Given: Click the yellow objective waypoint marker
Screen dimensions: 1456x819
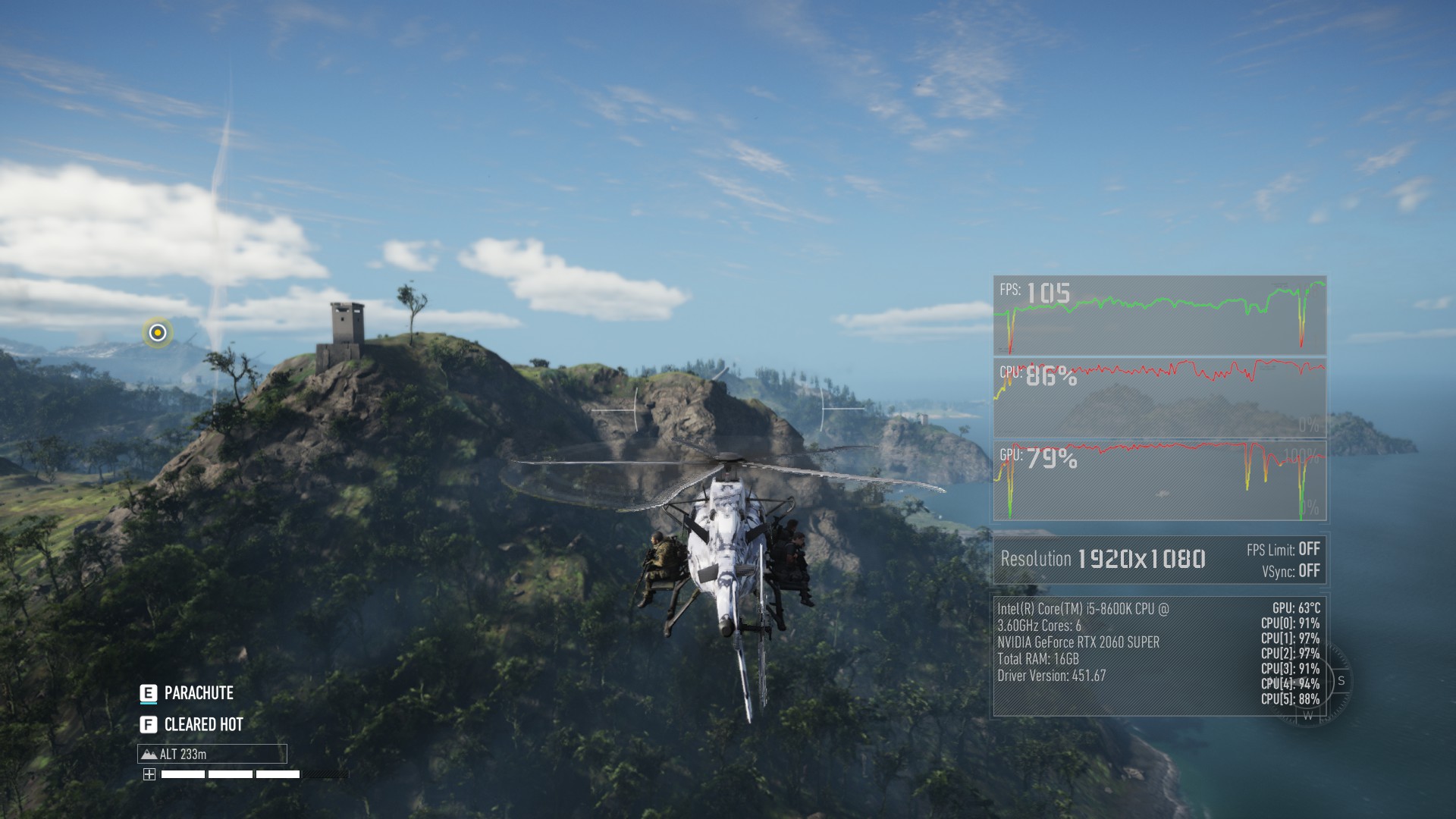Looking at the screenshot, I should coord(158,332).
